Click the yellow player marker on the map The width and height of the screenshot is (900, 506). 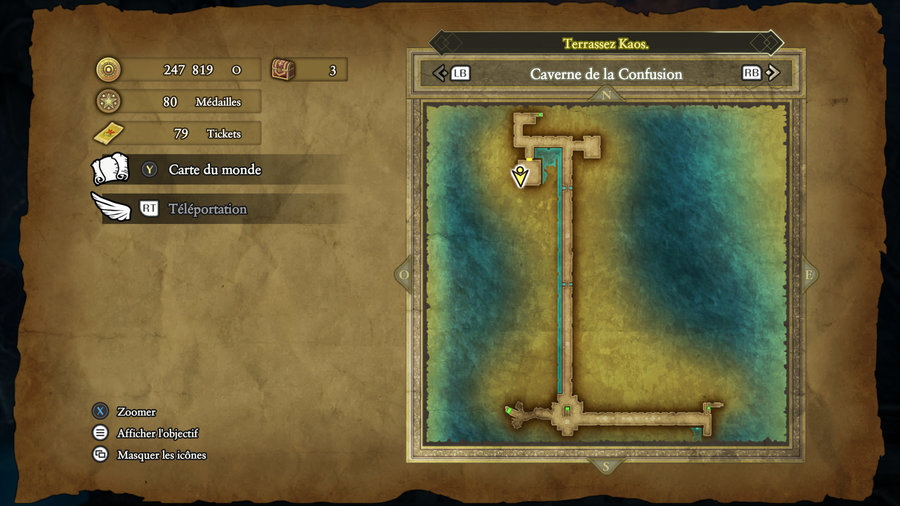pyautogui.click(x=520, y=176)
